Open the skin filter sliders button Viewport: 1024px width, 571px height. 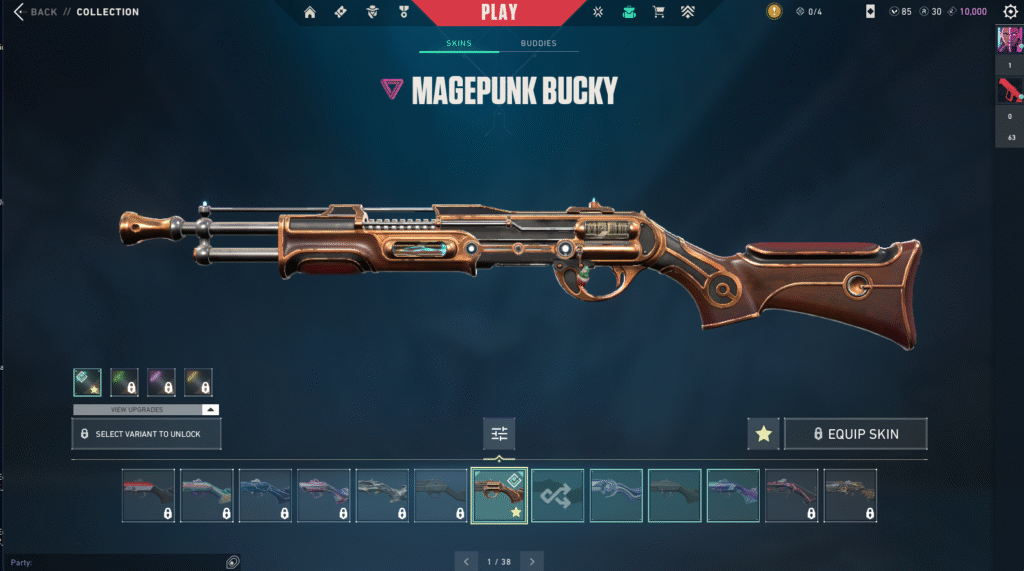pyautogui.click(x=499, y=434)
